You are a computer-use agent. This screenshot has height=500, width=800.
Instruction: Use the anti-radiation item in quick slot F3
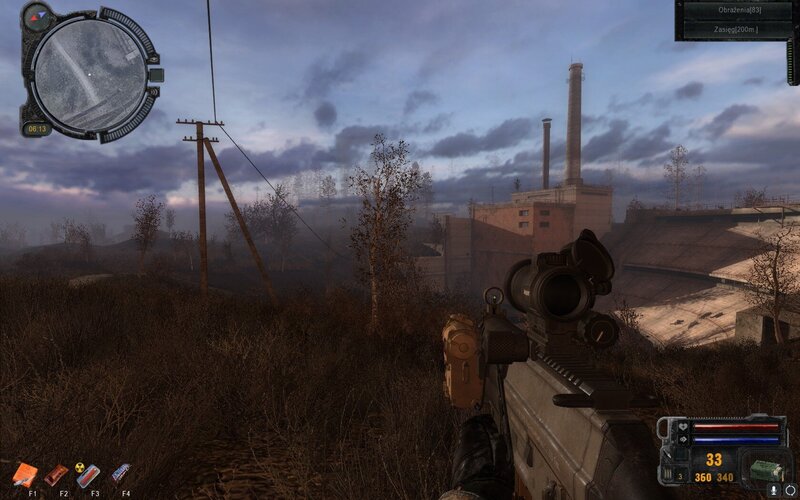88,473
